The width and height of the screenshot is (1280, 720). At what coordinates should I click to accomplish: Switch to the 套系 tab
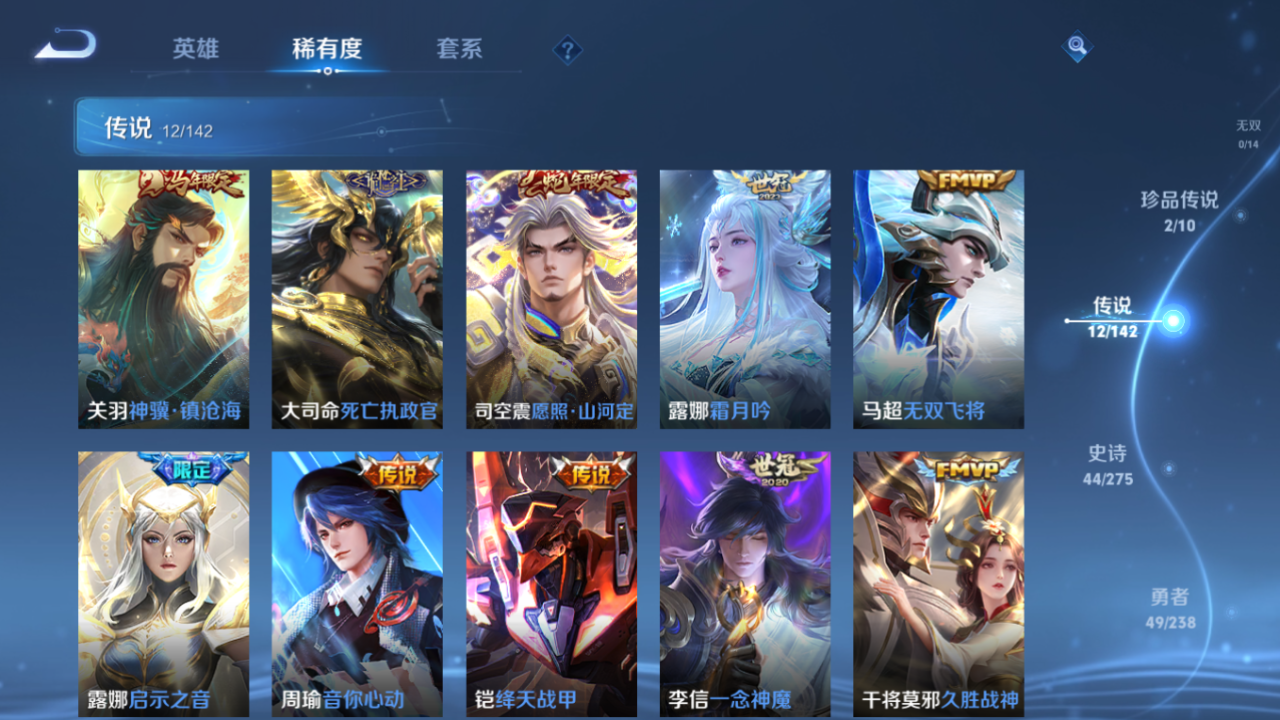460,48
